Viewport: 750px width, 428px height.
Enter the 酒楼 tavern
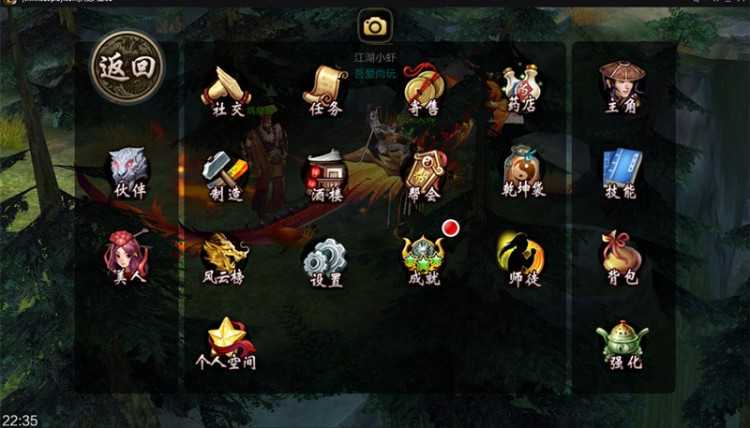coord(326,177)
